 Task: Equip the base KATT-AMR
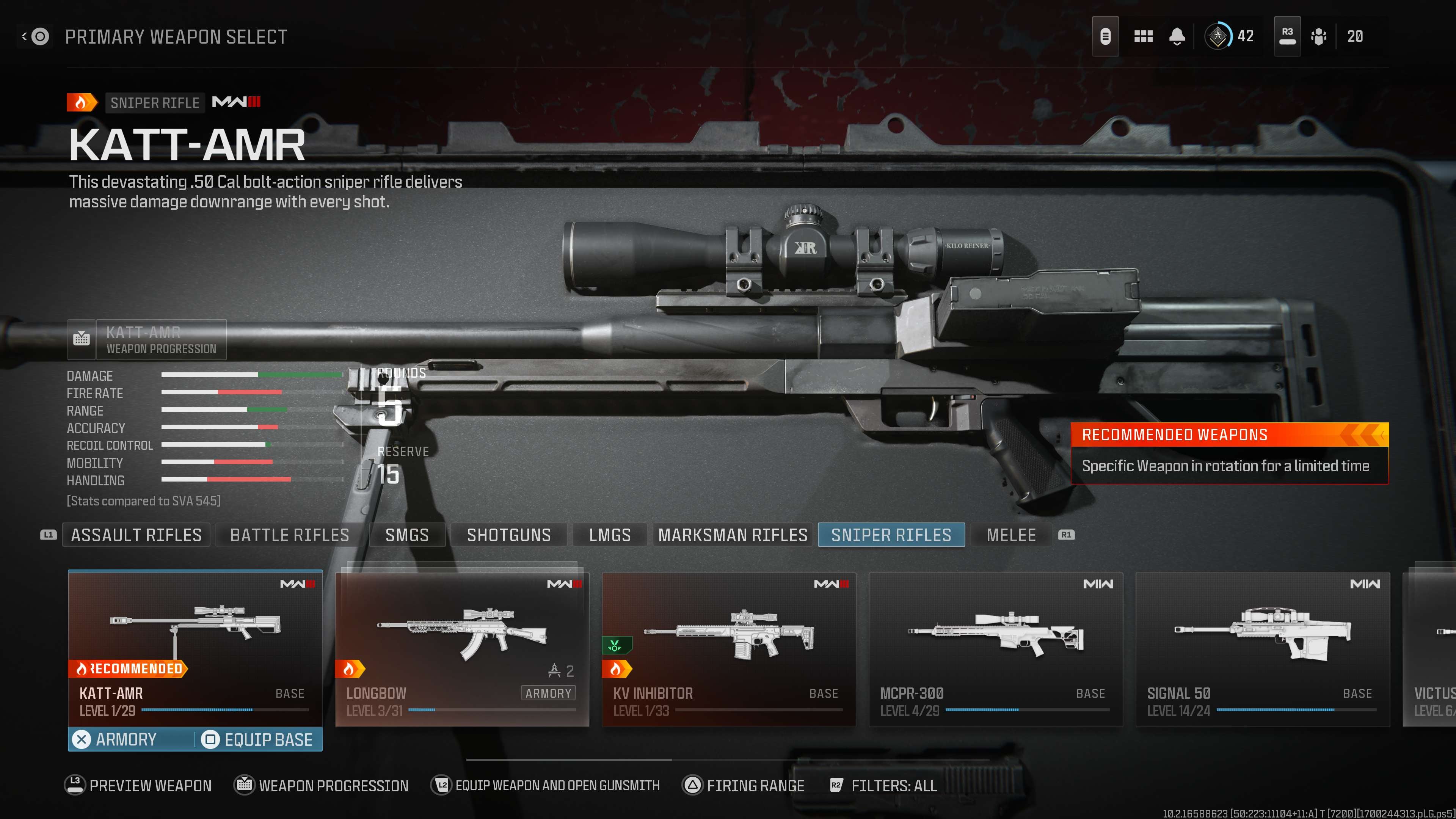coord(258,739)
